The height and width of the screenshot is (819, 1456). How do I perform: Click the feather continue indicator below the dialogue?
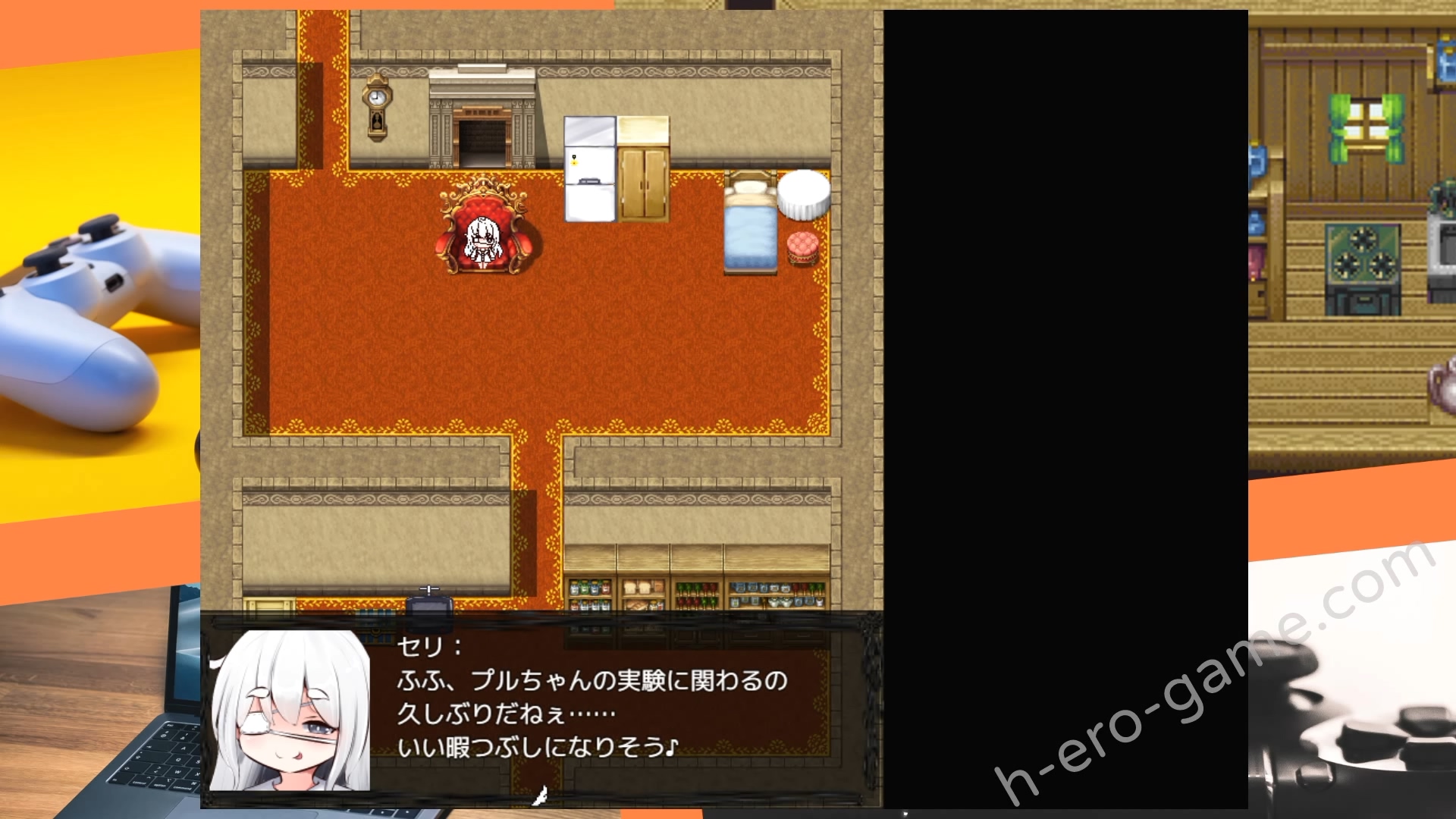(540, 795)
